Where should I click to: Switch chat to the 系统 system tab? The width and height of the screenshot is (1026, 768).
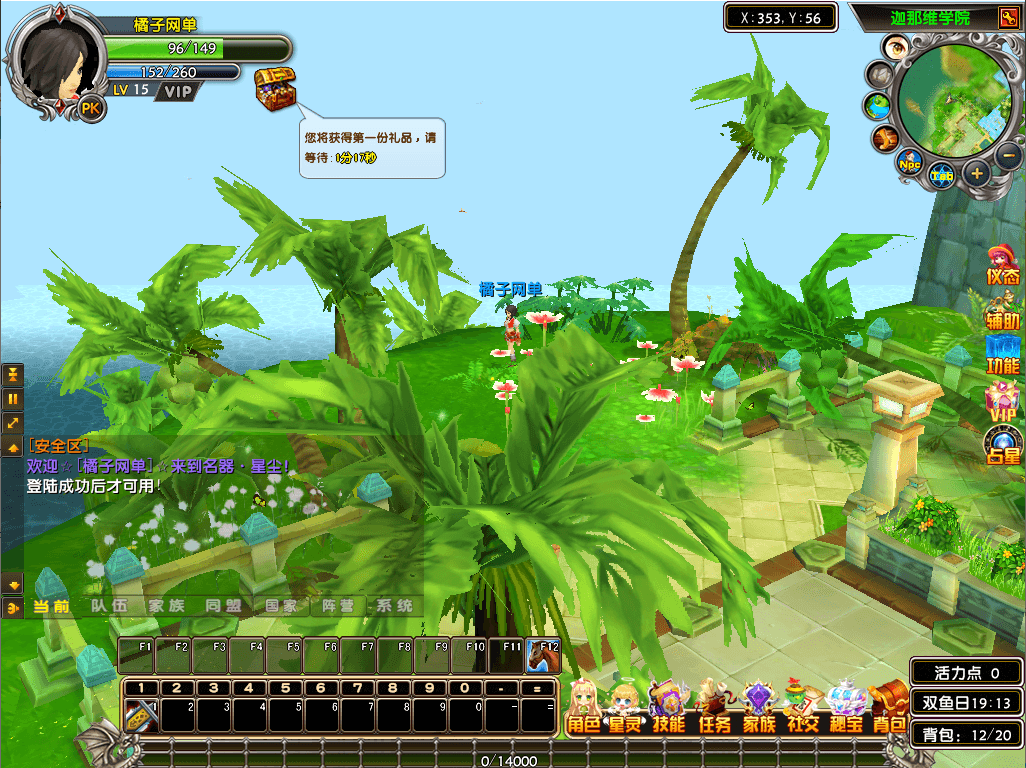(394, 606)
